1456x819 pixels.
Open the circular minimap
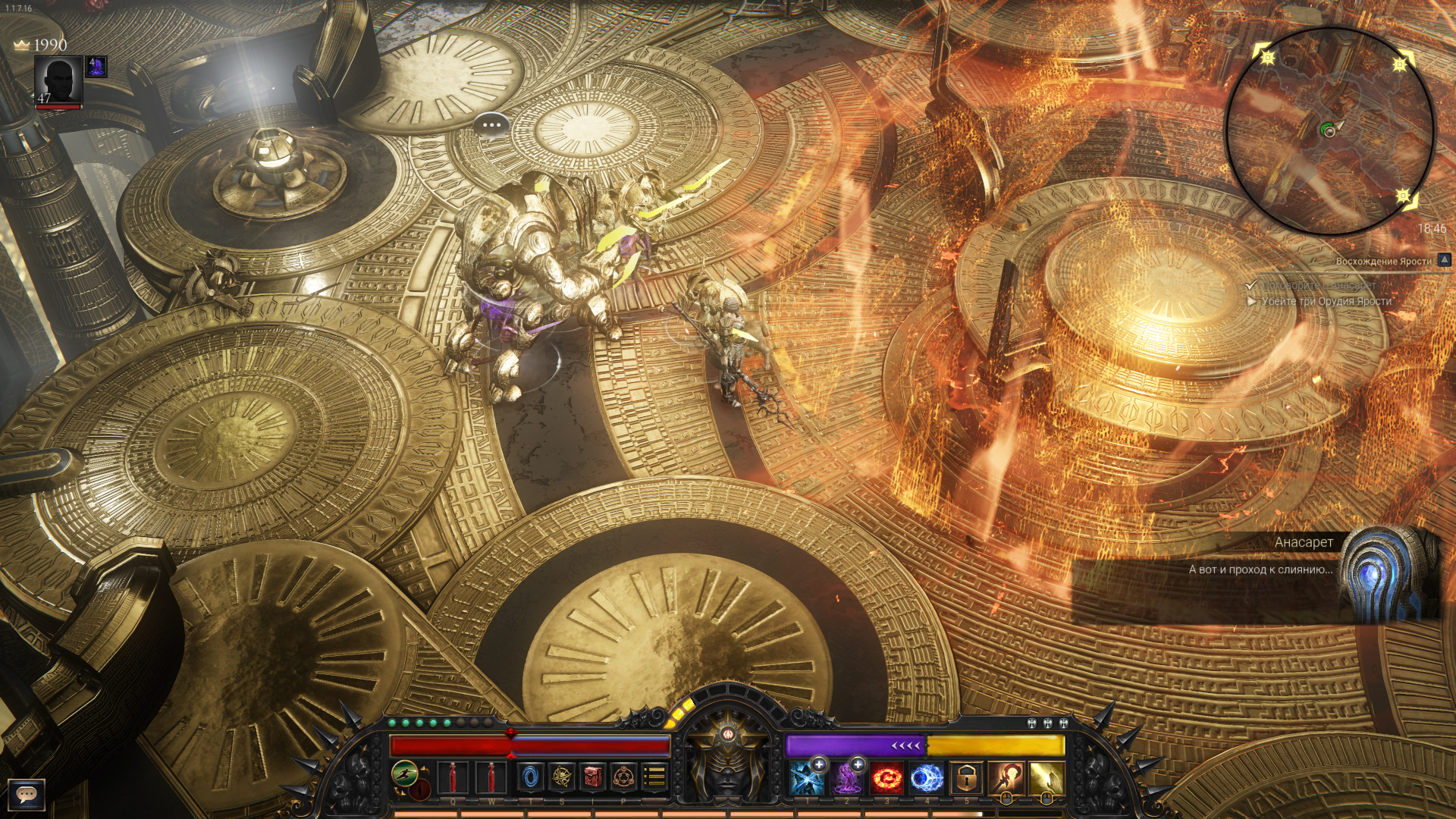coord(1329,130)
